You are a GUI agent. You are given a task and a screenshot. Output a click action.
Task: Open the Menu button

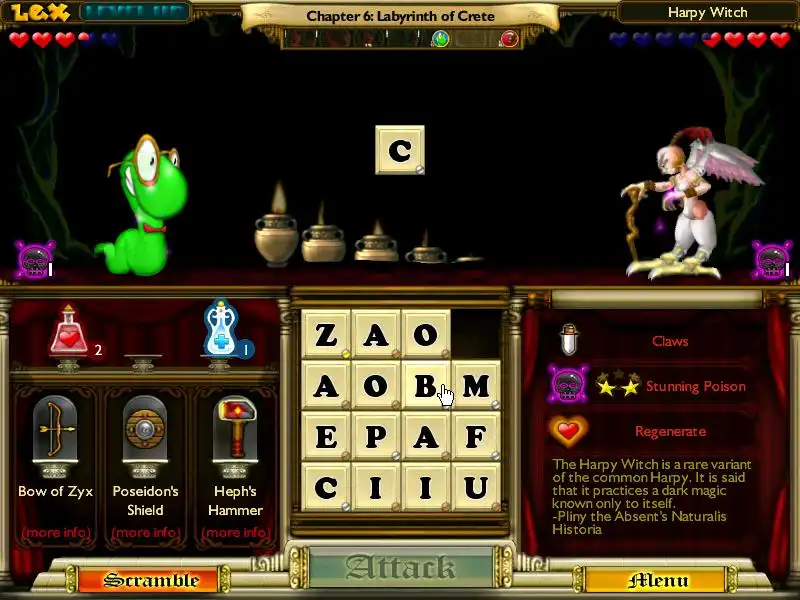click(657, 580)
